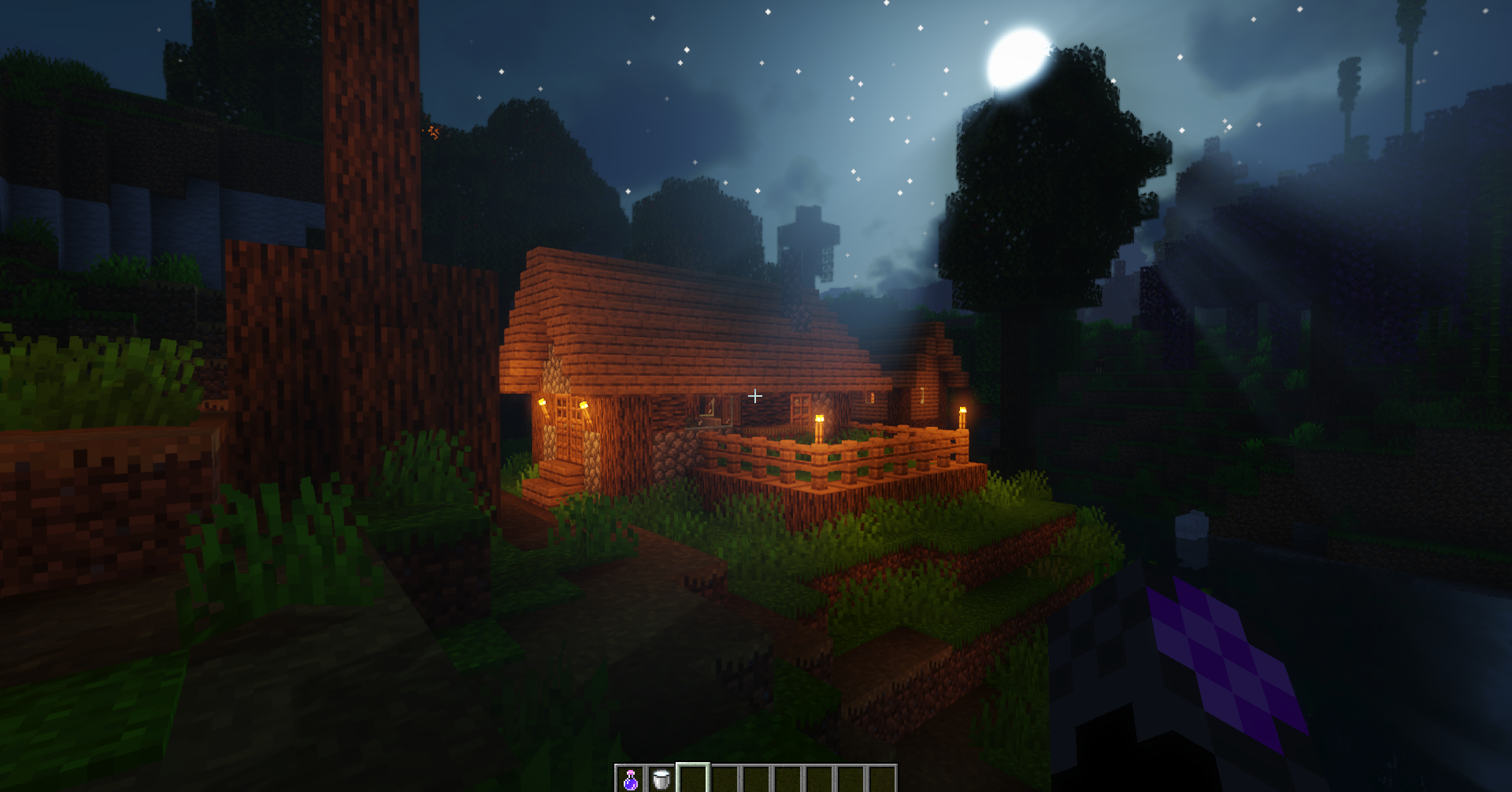Screen dimensions: 1512x792
Task: Select the bucket in the second hotbar slot
Action: coord(661,779)
